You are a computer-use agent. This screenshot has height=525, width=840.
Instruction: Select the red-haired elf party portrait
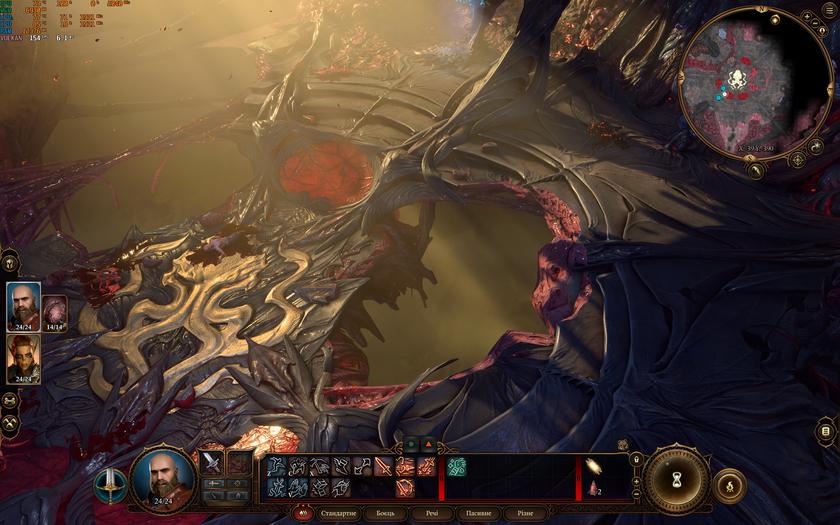point(24,356)
